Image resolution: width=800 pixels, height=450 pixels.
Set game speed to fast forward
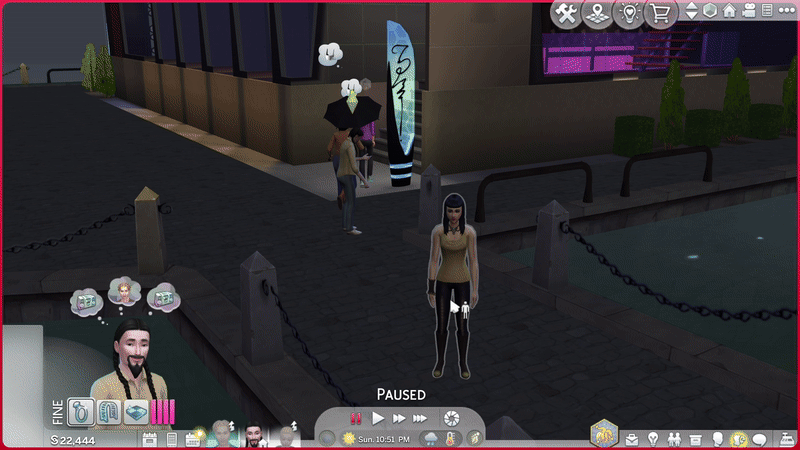coord(398,418)
